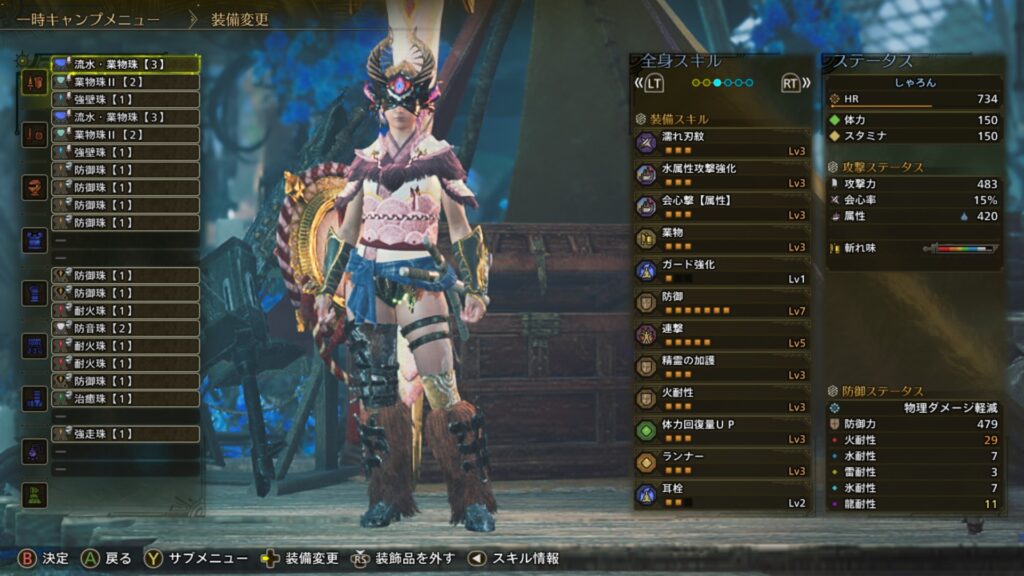Image resolution: width=1024 pixels, height=576 pixels.
Task: Select the highlighted 流水・業物珠【3】 decoration slot
Action: (x=125, y=64)
